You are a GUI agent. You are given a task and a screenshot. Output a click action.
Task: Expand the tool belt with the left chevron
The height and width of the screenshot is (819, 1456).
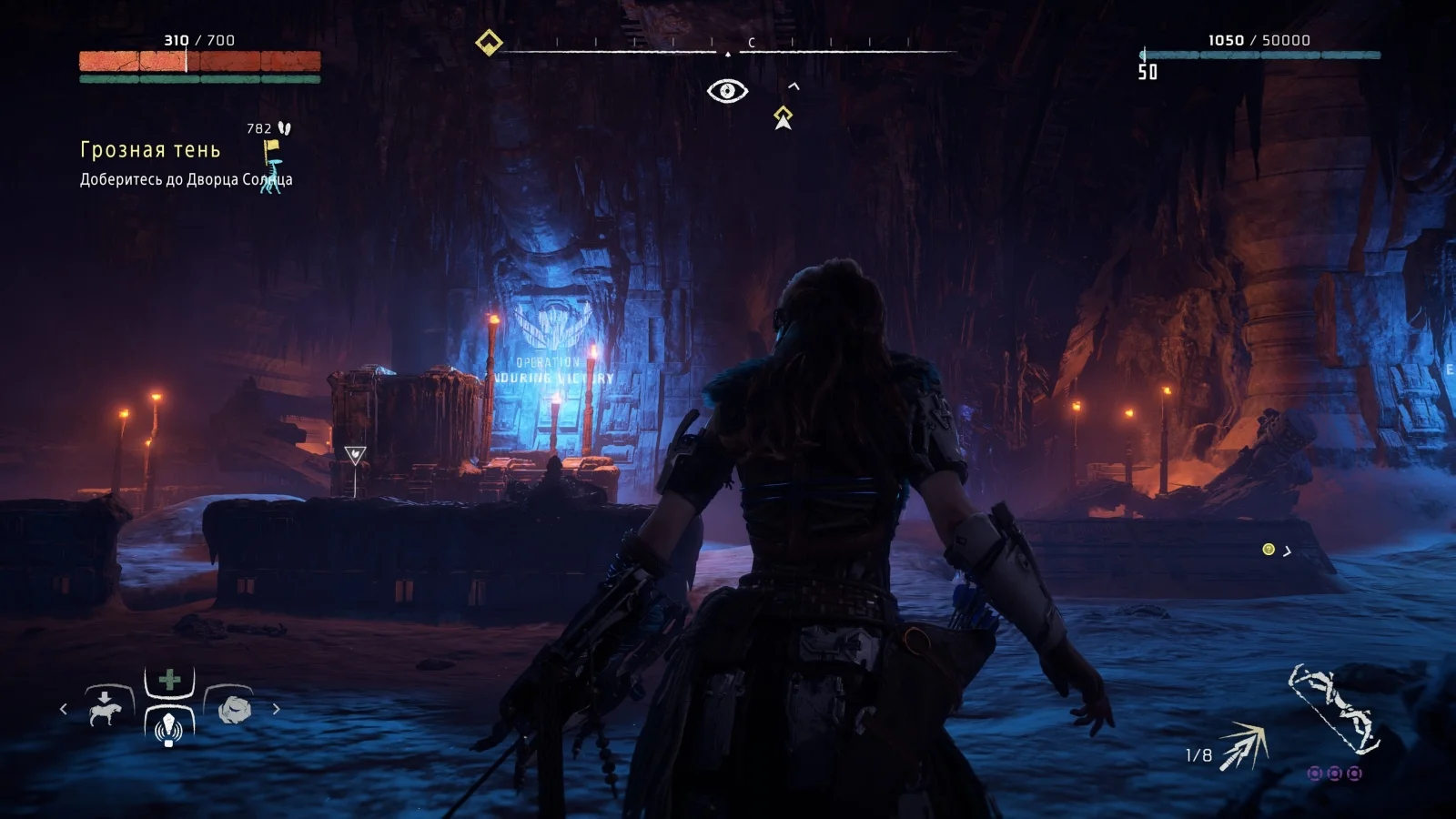click(63, 709)
